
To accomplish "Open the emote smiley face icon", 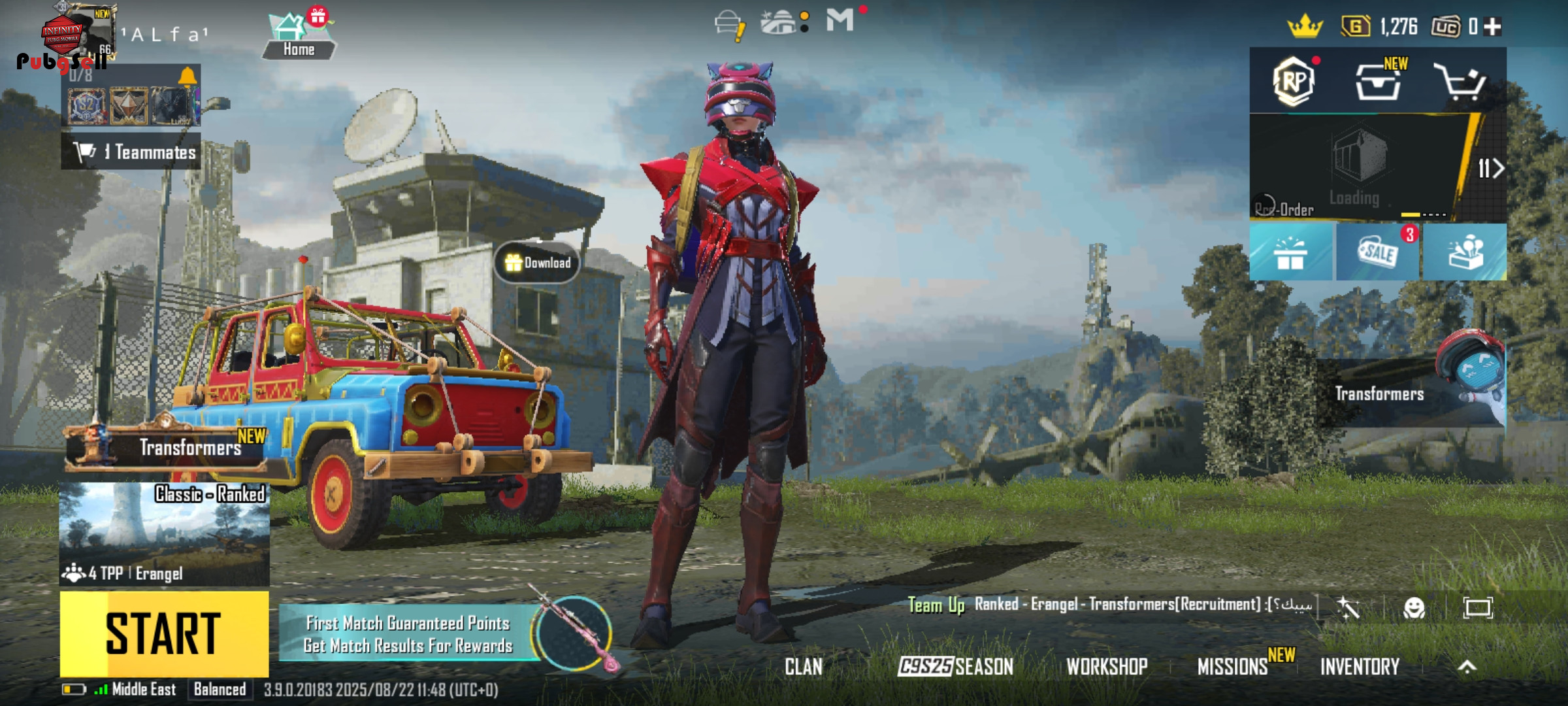I will click(x=1414, y=608).
